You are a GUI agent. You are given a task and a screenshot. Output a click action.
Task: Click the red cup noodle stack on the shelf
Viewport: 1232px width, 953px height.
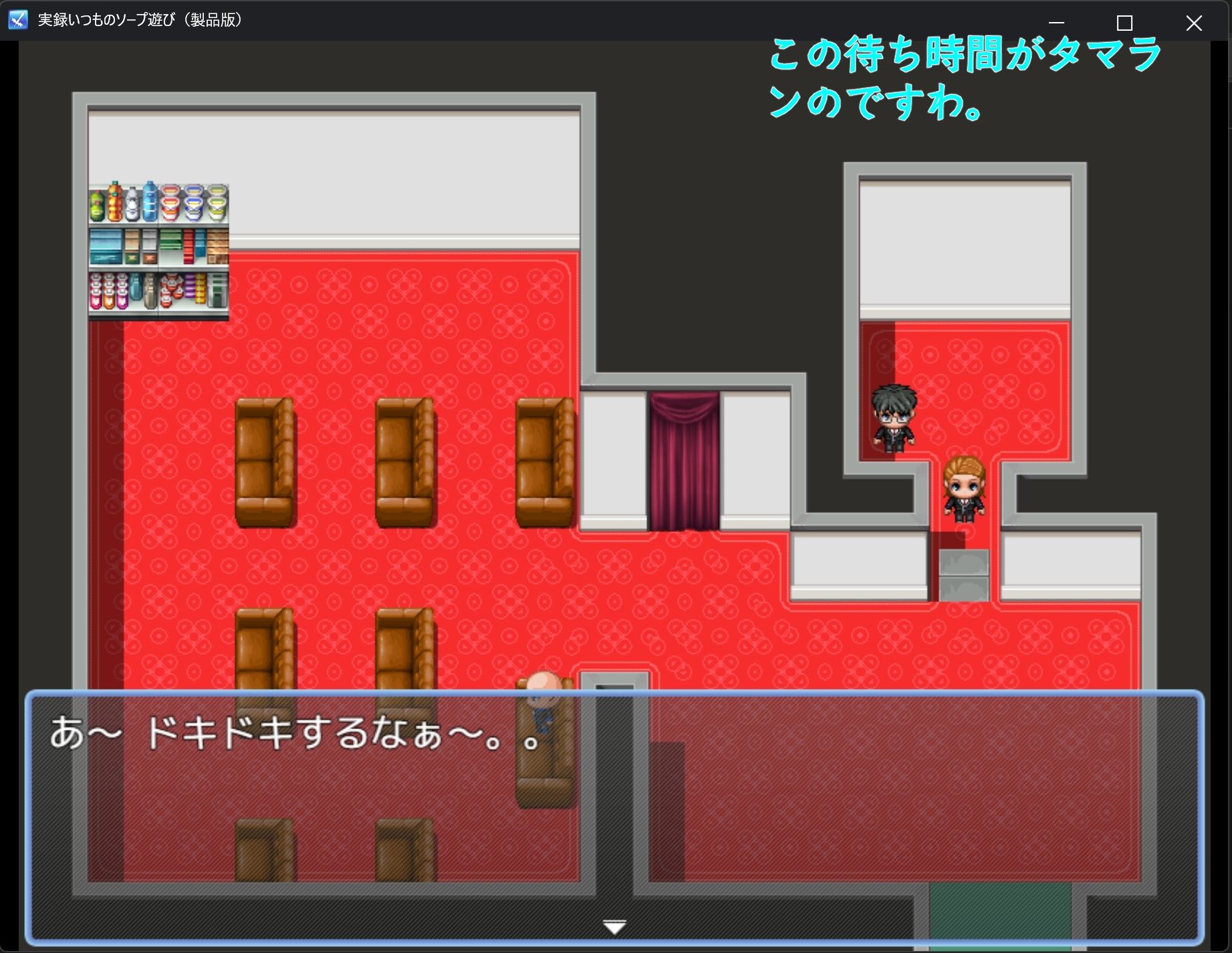[170, 202]
